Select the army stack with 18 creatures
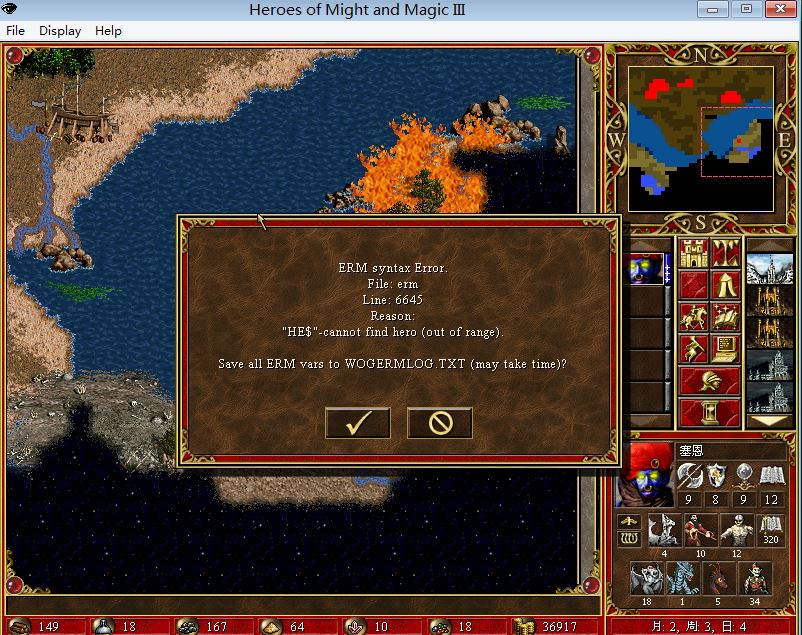 [x=647, y=580]
